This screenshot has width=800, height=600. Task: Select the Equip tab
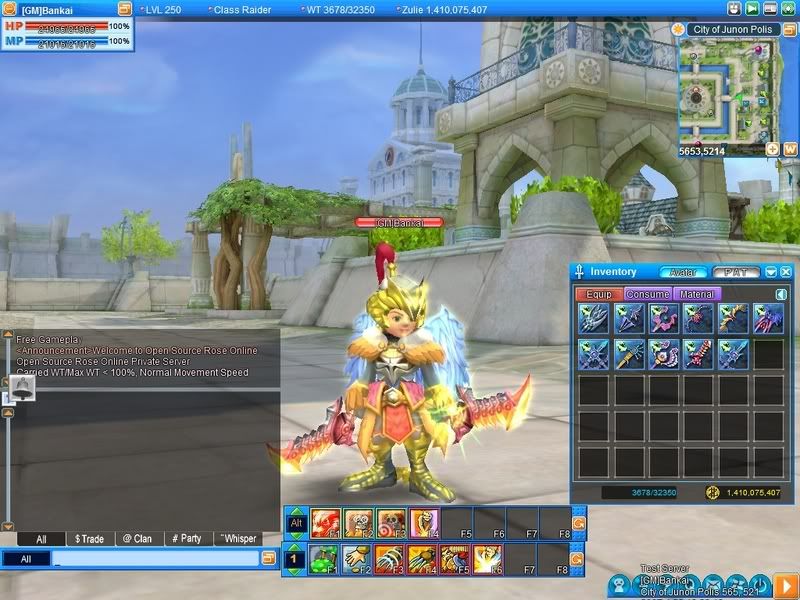click(x=599, y=294)
